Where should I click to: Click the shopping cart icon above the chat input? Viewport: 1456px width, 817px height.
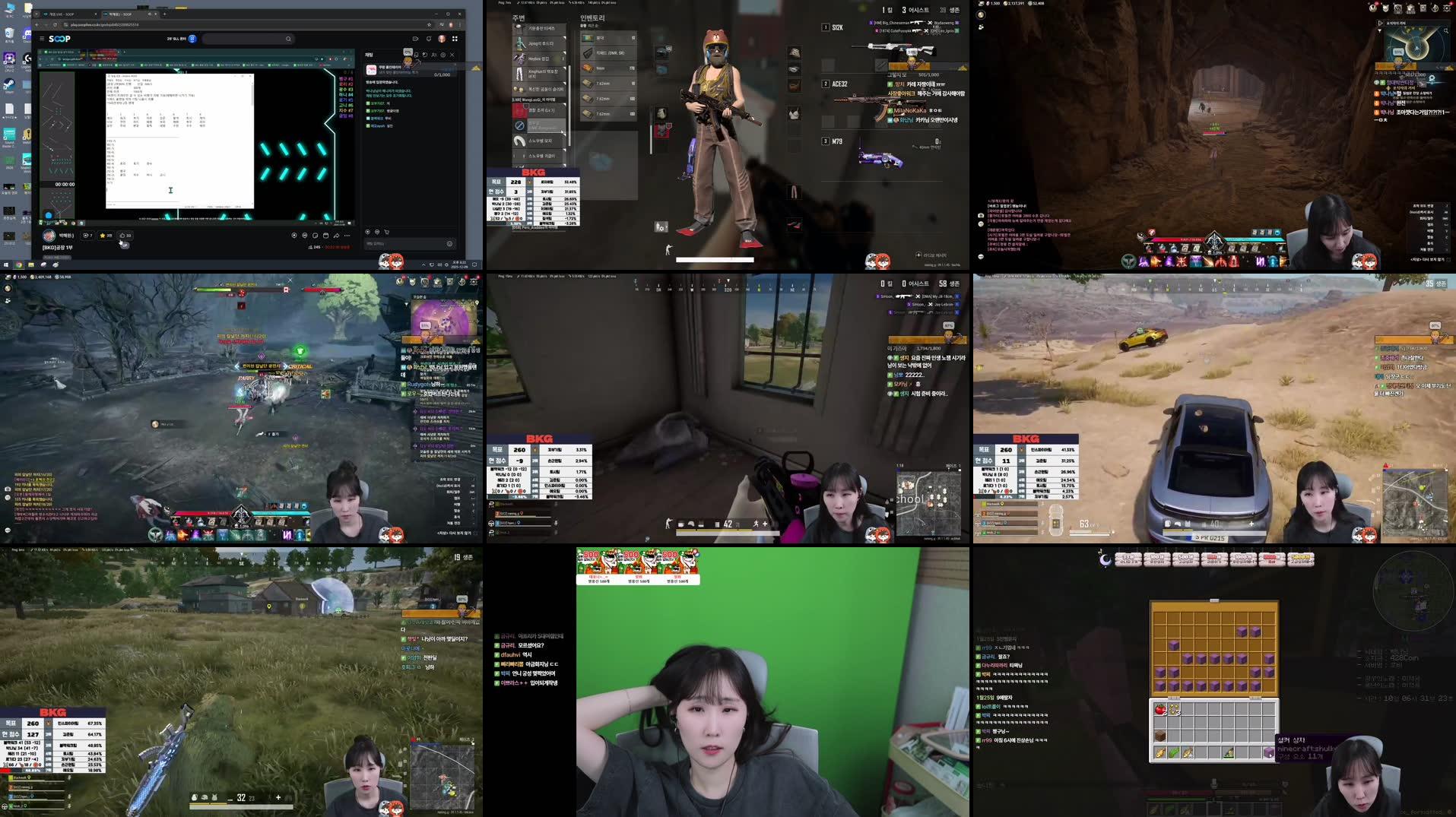[x=387, y=231]
